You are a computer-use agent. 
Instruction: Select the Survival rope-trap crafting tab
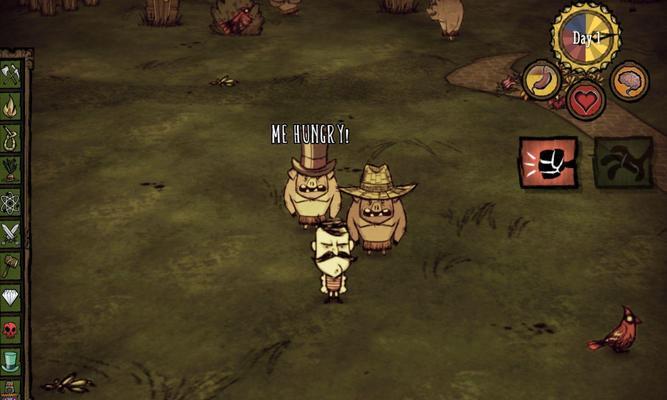(11, 137)
